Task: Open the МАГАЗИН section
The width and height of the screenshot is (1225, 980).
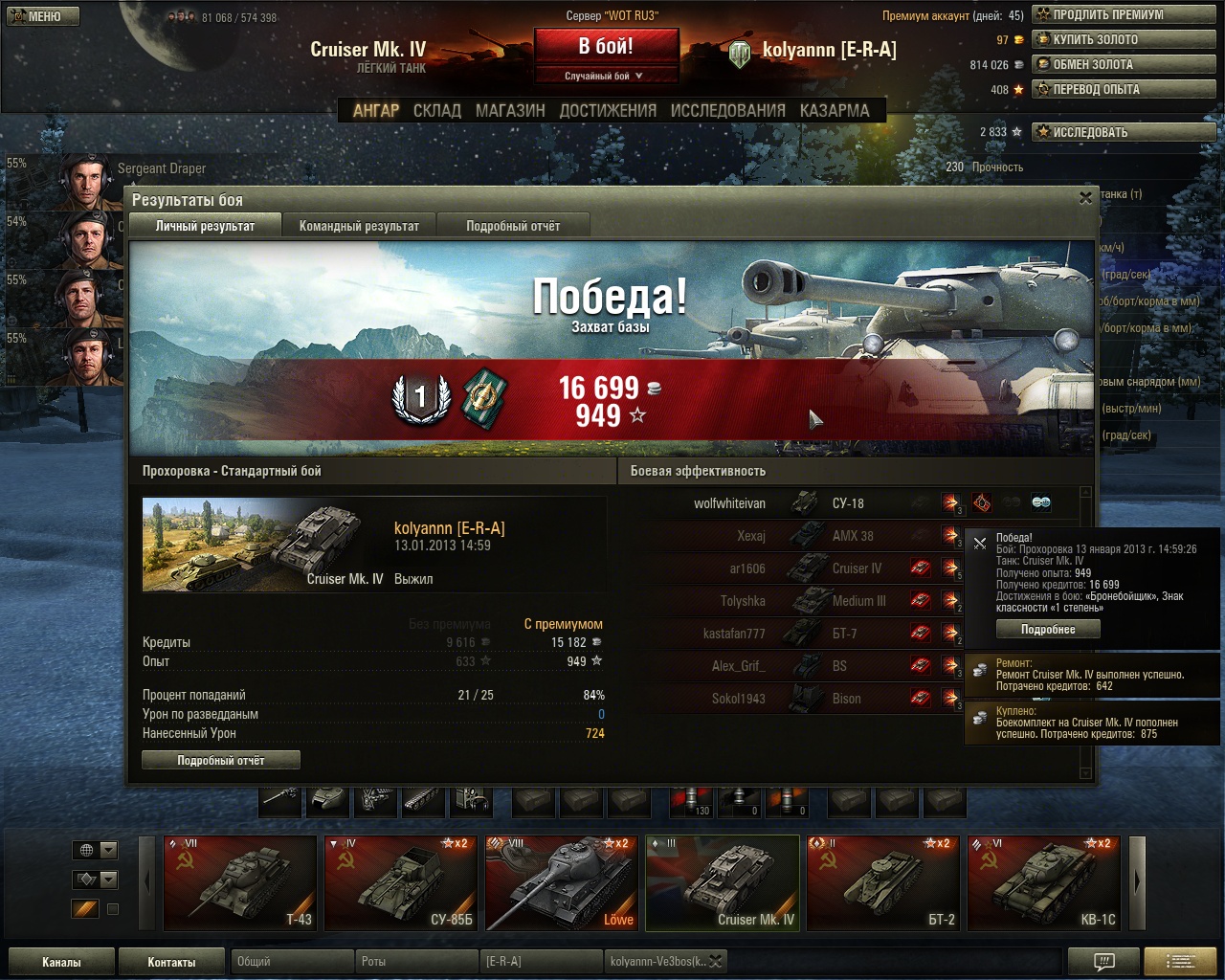Action: (510, 111)
